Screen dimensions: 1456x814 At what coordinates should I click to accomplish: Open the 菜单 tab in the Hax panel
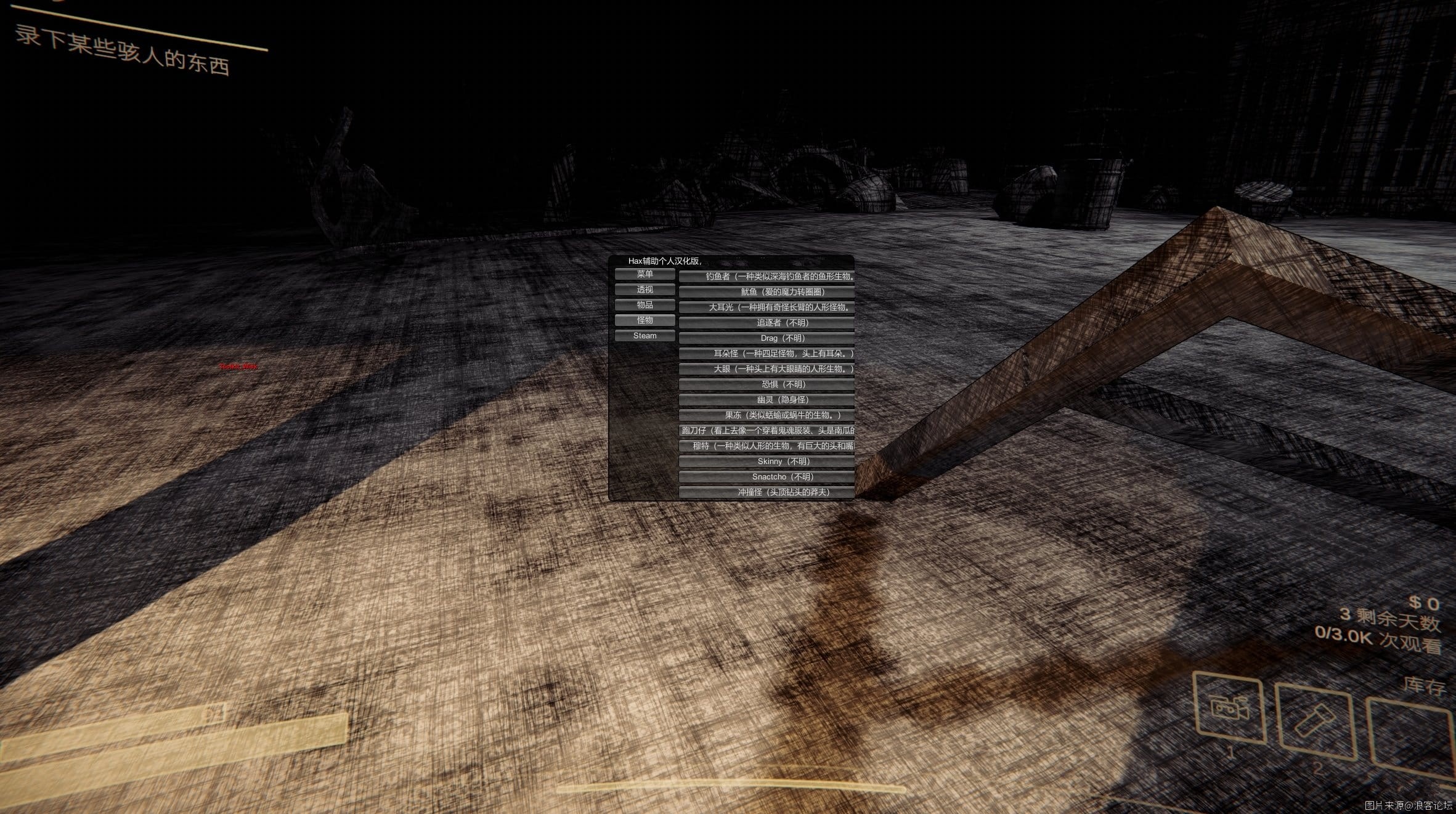[645, 274]
